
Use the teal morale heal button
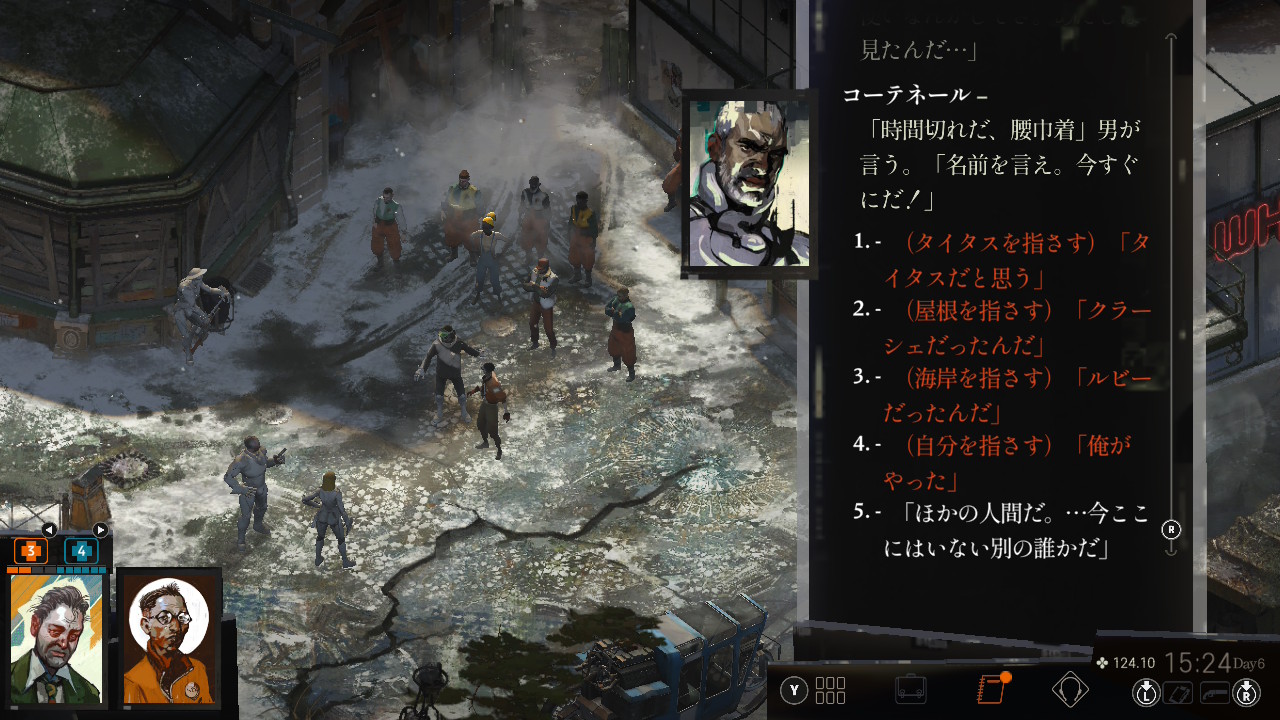tap(81, 551)
